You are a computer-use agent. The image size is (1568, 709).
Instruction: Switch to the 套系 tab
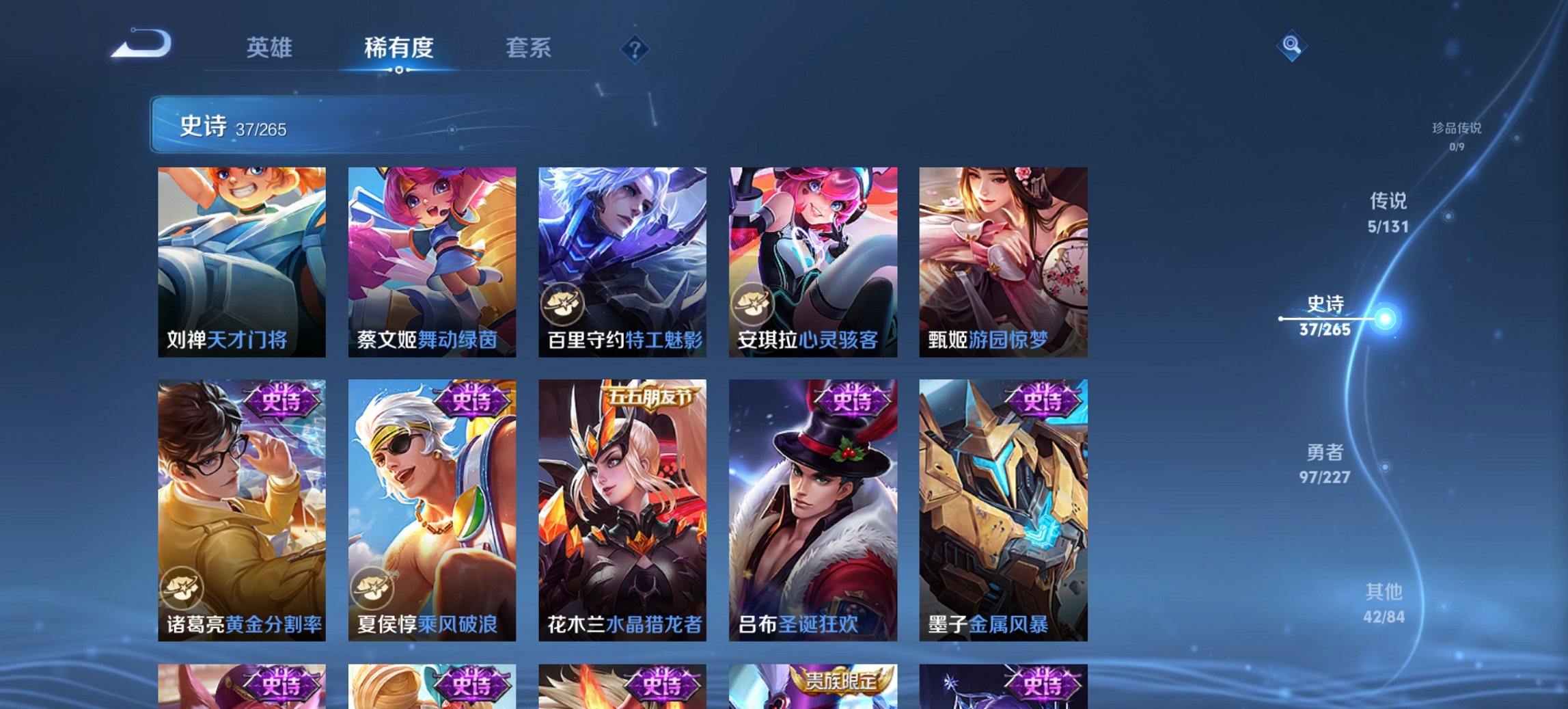coord(528,49)
